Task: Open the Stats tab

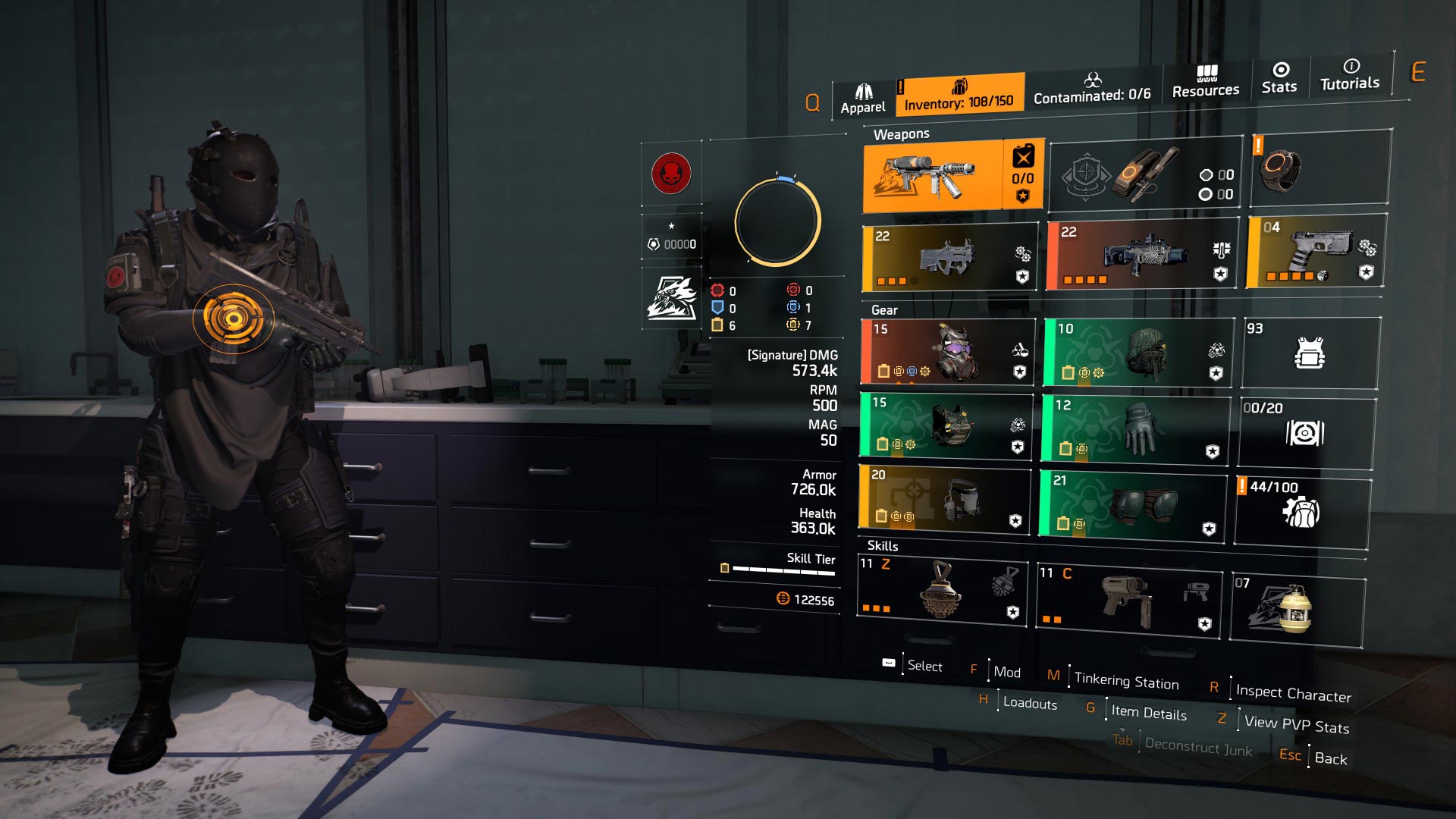Action: point(1279,79)
